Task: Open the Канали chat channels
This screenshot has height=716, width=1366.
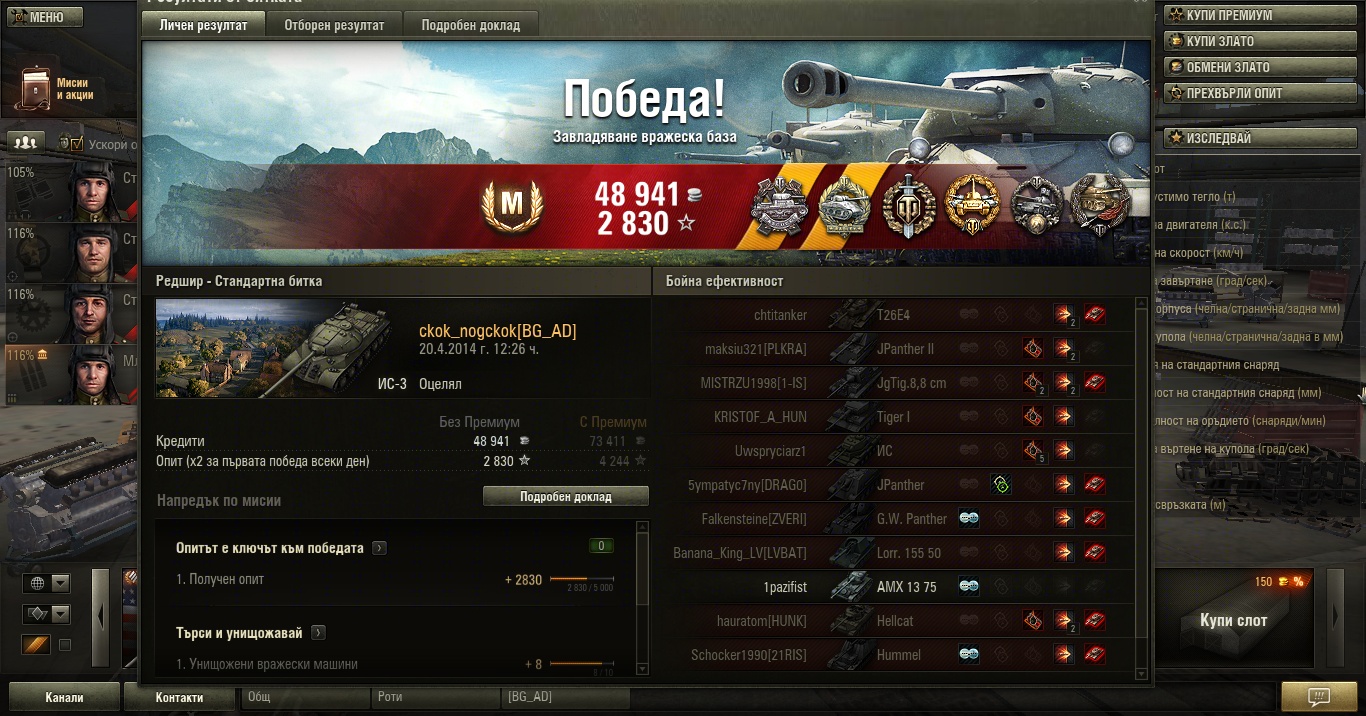Action: pos(64,697)
